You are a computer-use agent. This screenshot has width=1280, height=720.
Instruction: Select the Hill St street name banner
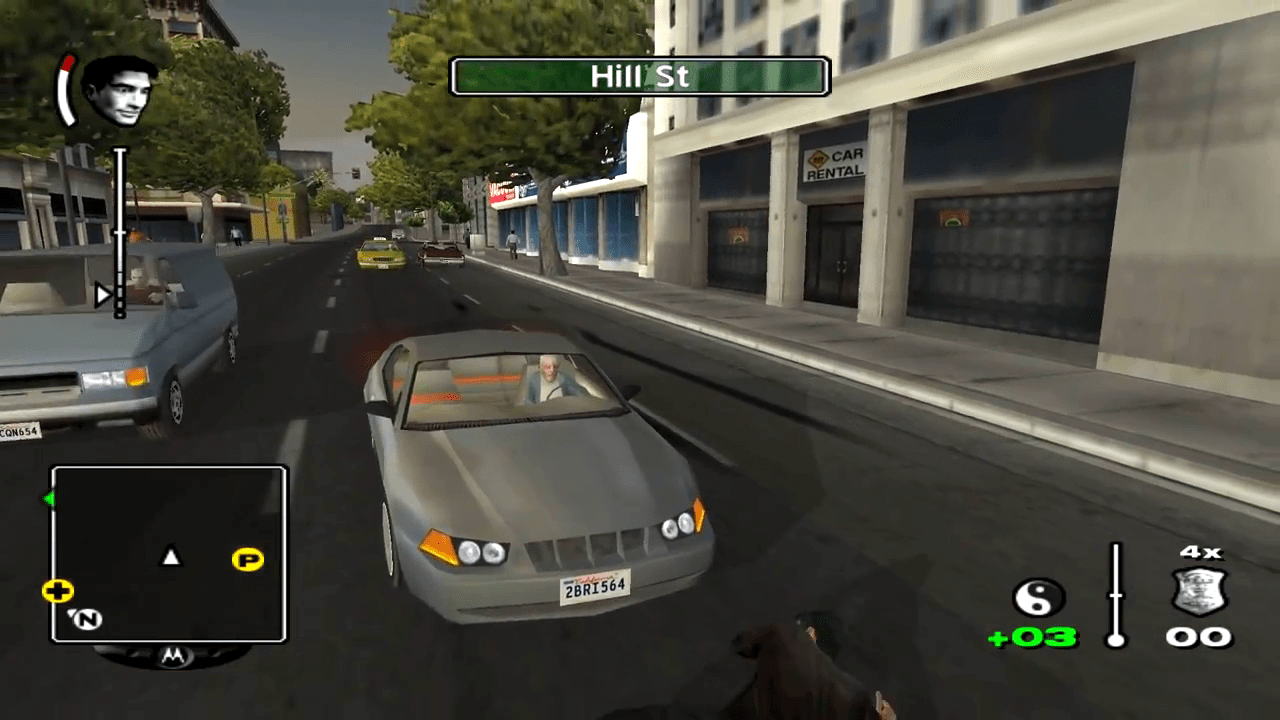(640, 76)
